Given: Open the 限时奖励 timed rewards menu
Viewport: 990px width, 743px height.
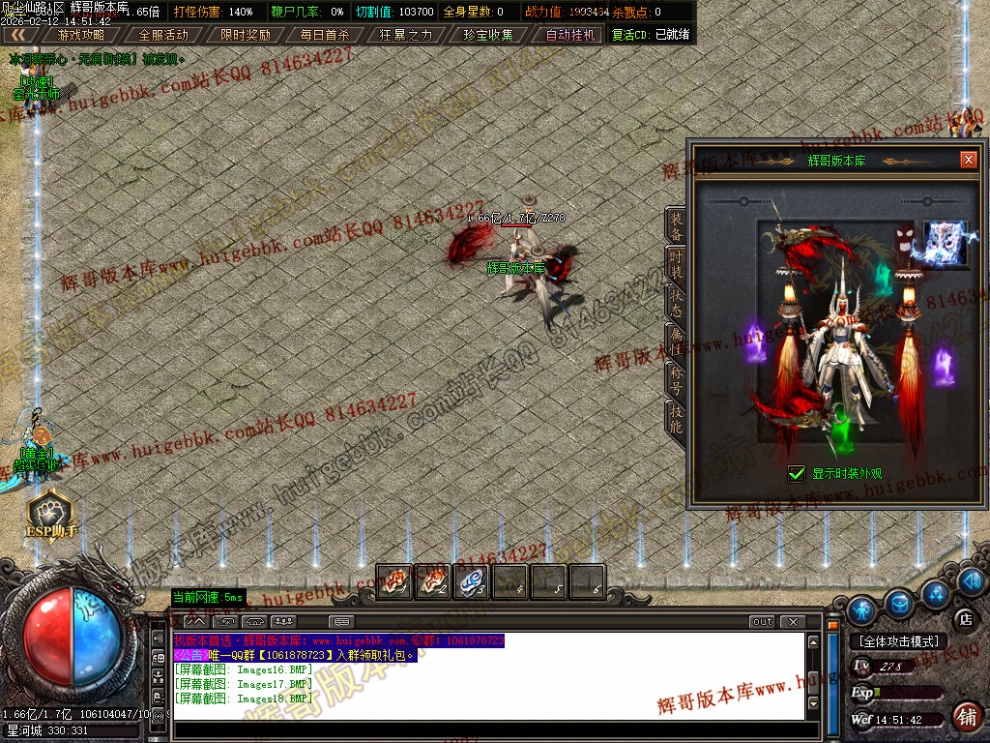Looking at the screenshot, I should 245,34.
